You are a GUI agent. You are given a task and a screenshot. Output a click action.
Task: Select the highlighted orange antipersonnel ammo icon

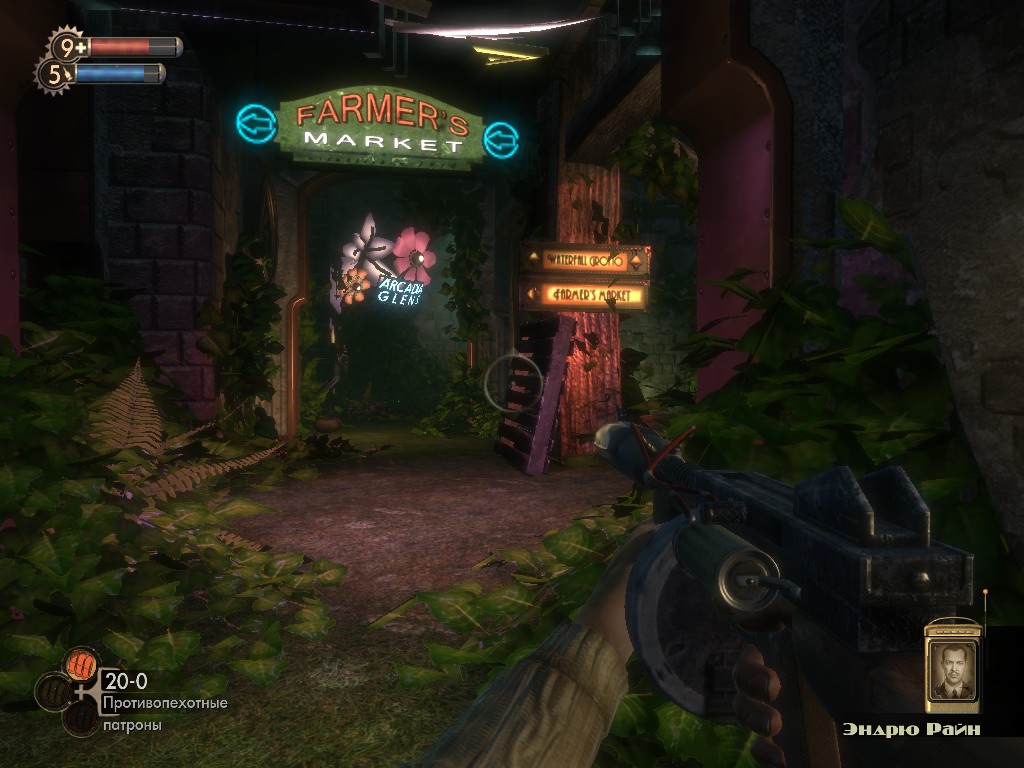(x=81, y=664)
